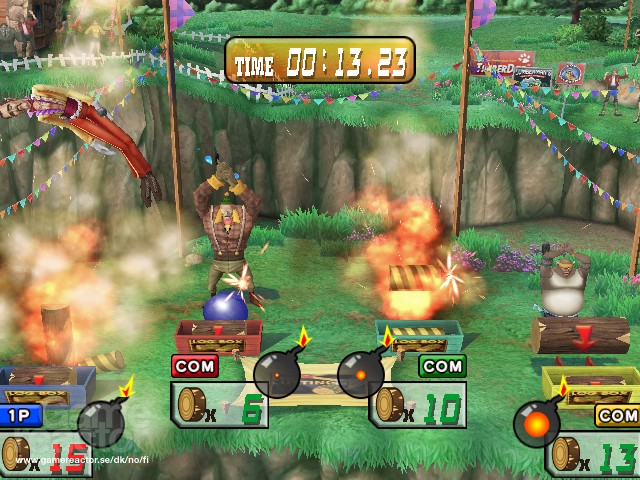640x480 pixels.
Task: Select the yellow COM player tag
Action: (617, 415)
